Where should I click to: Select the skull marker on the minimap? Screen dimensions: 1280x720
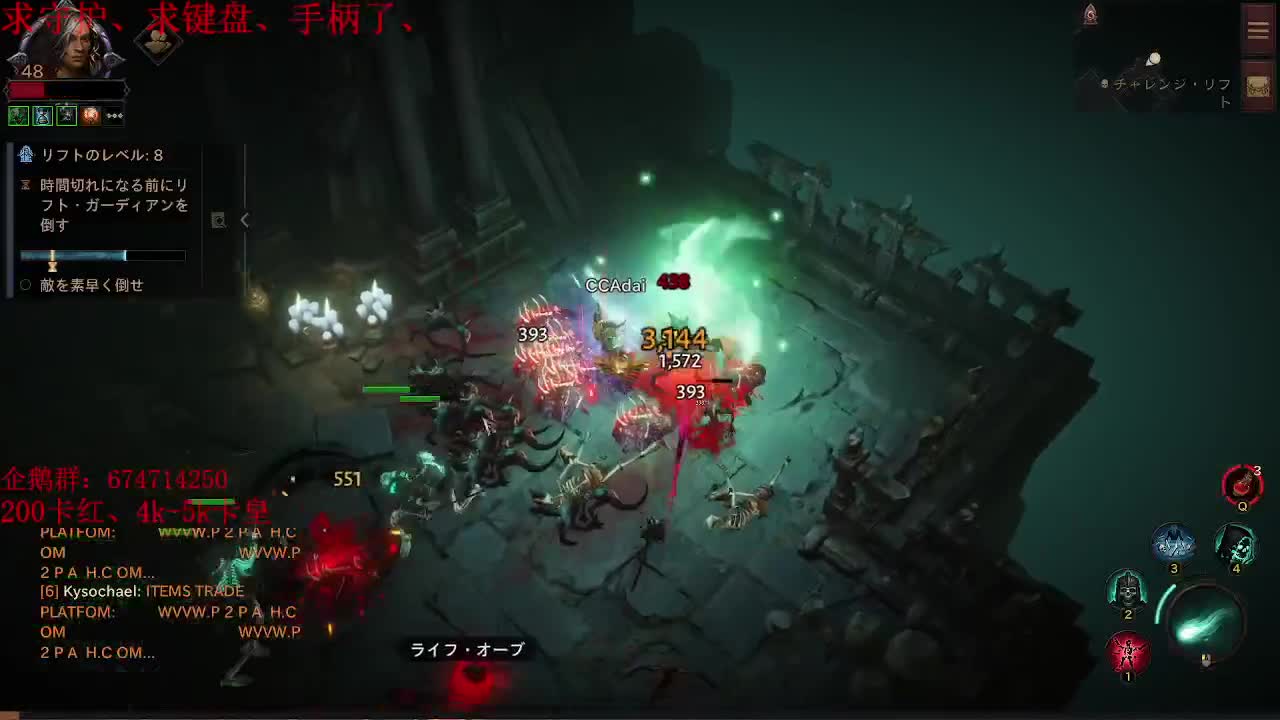(1103, 85)
